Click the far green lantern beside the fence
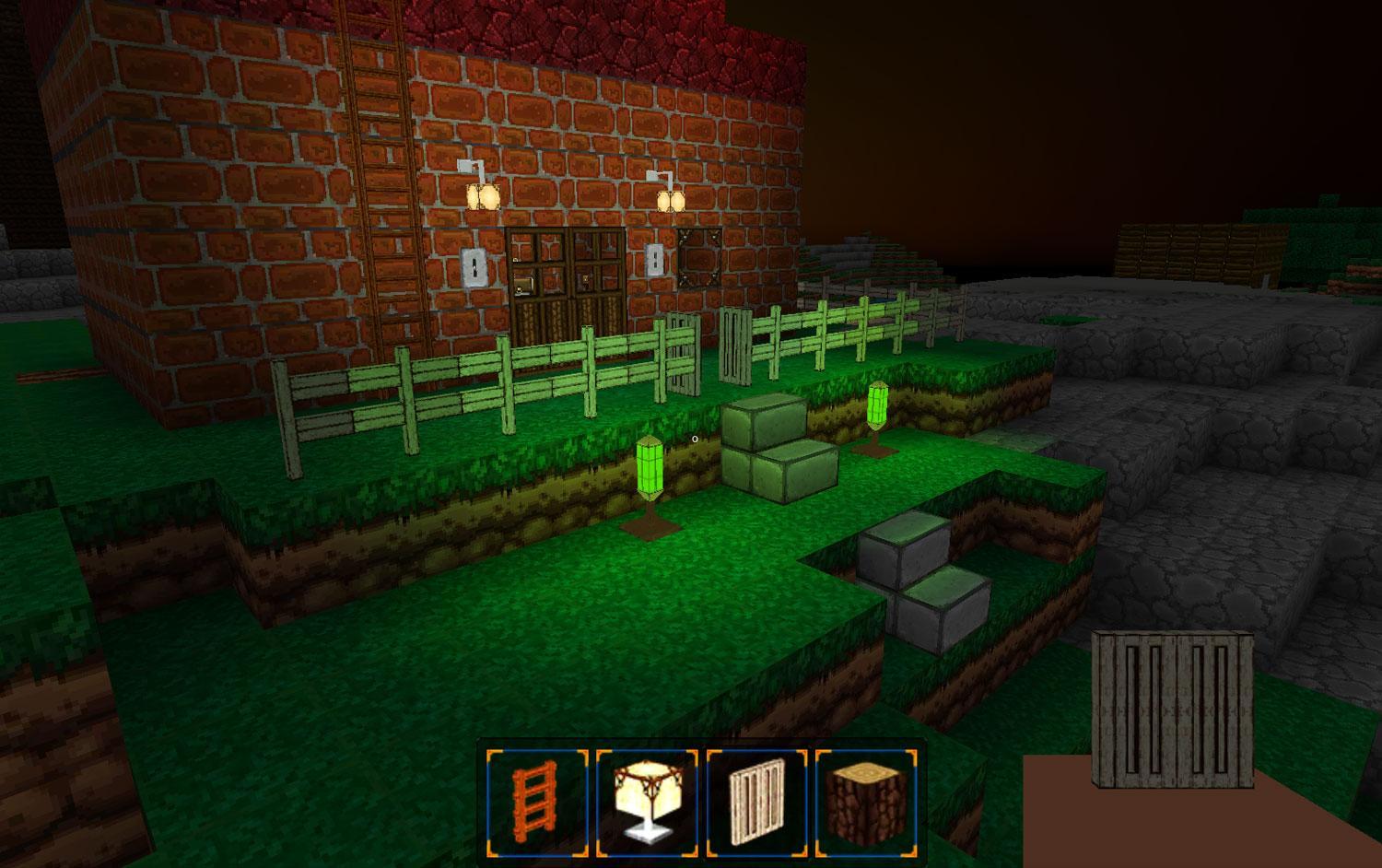1382x868 pixels. tap(876, 404)
